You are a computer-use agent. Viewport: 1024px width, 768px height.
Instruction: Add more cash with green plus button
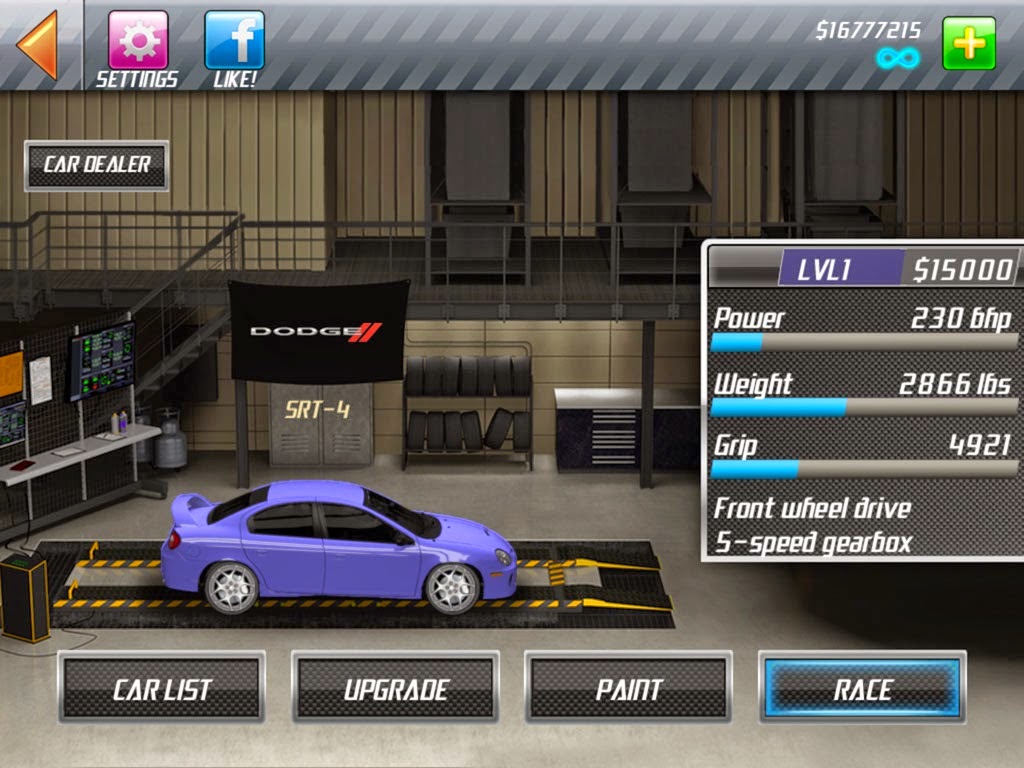click(968, 43)
